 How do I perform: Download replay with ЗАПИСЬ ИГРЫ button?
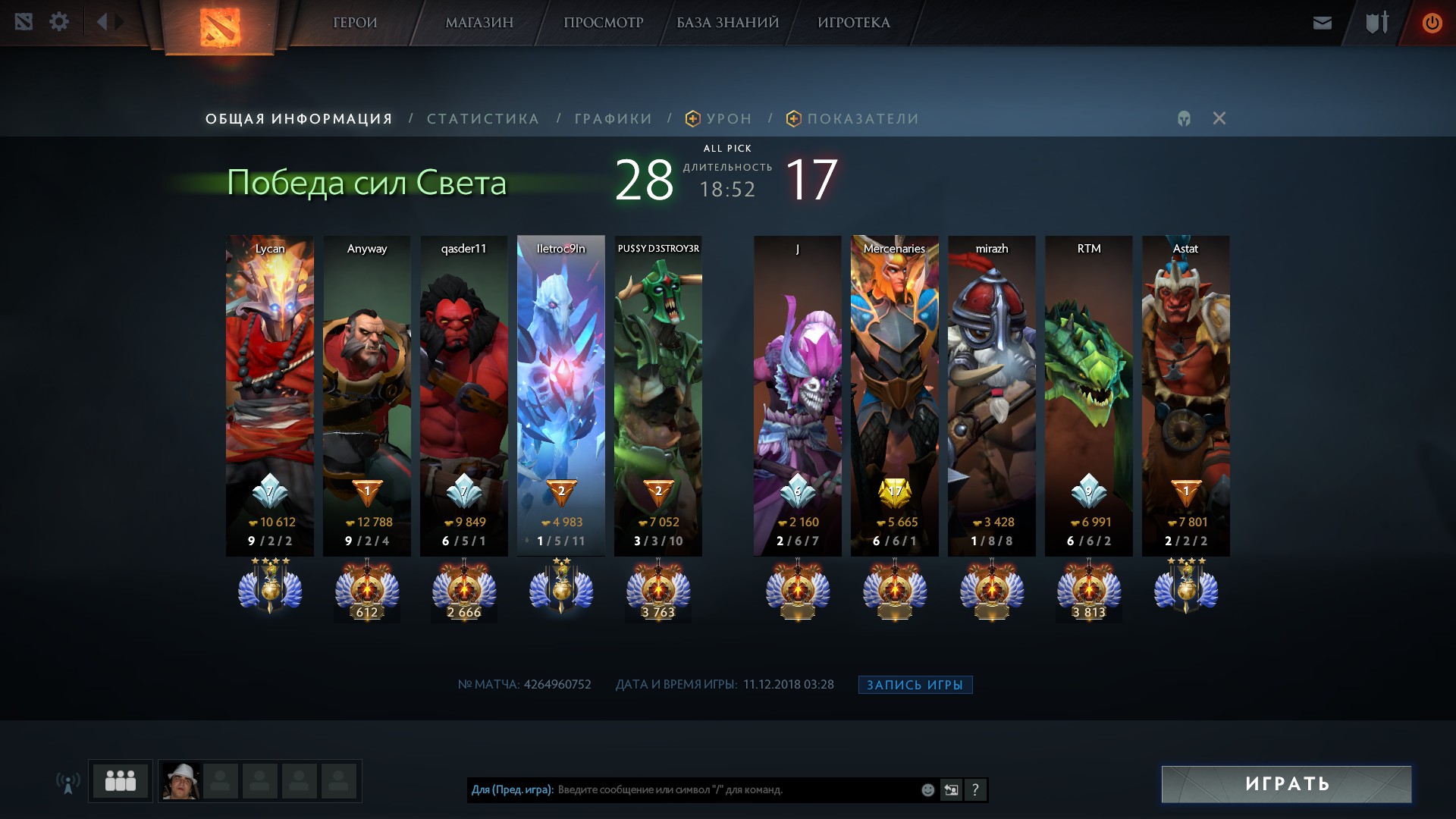[x=915, y=685]
